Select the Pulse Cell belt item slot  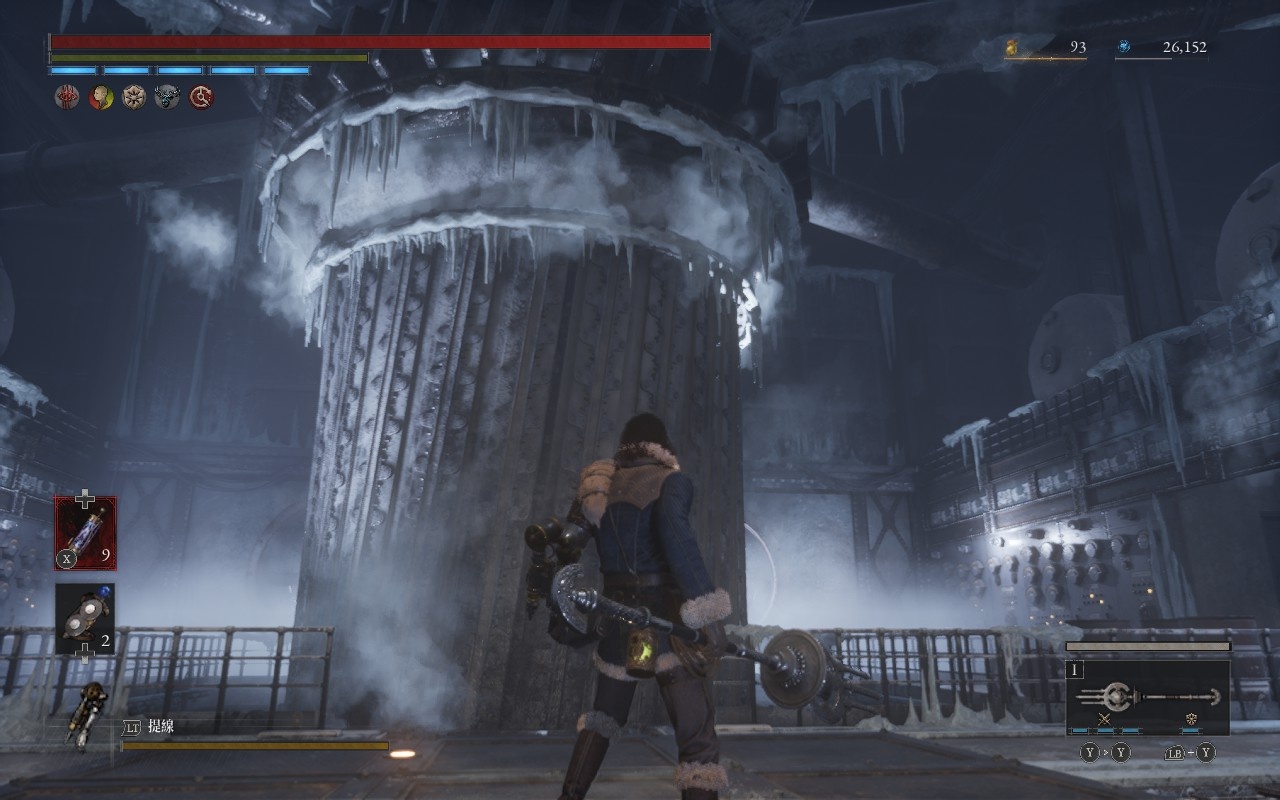pos(85,533)
